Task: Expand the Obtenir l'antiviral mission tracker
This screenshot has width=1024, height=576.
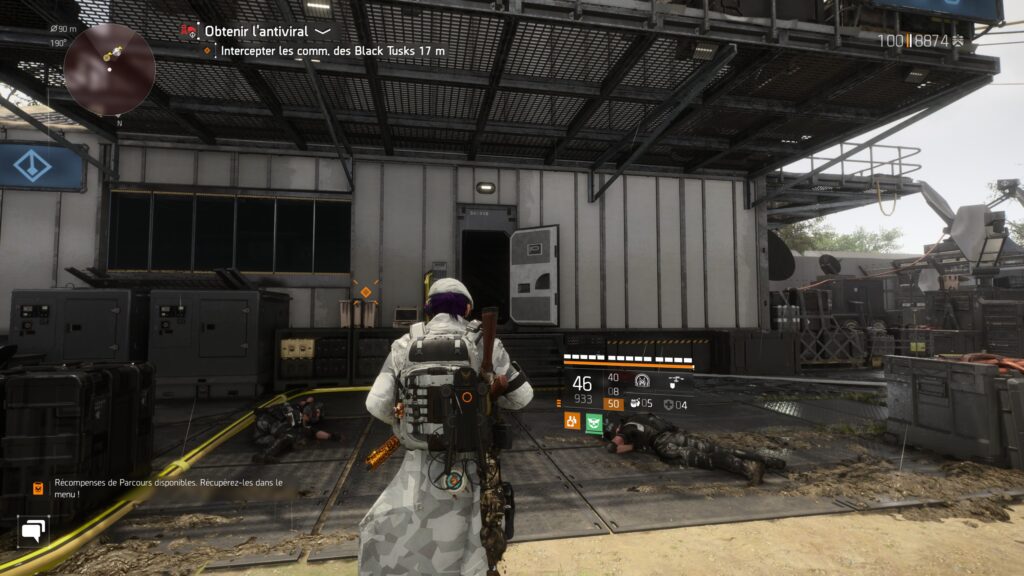Action: (323, 31)
